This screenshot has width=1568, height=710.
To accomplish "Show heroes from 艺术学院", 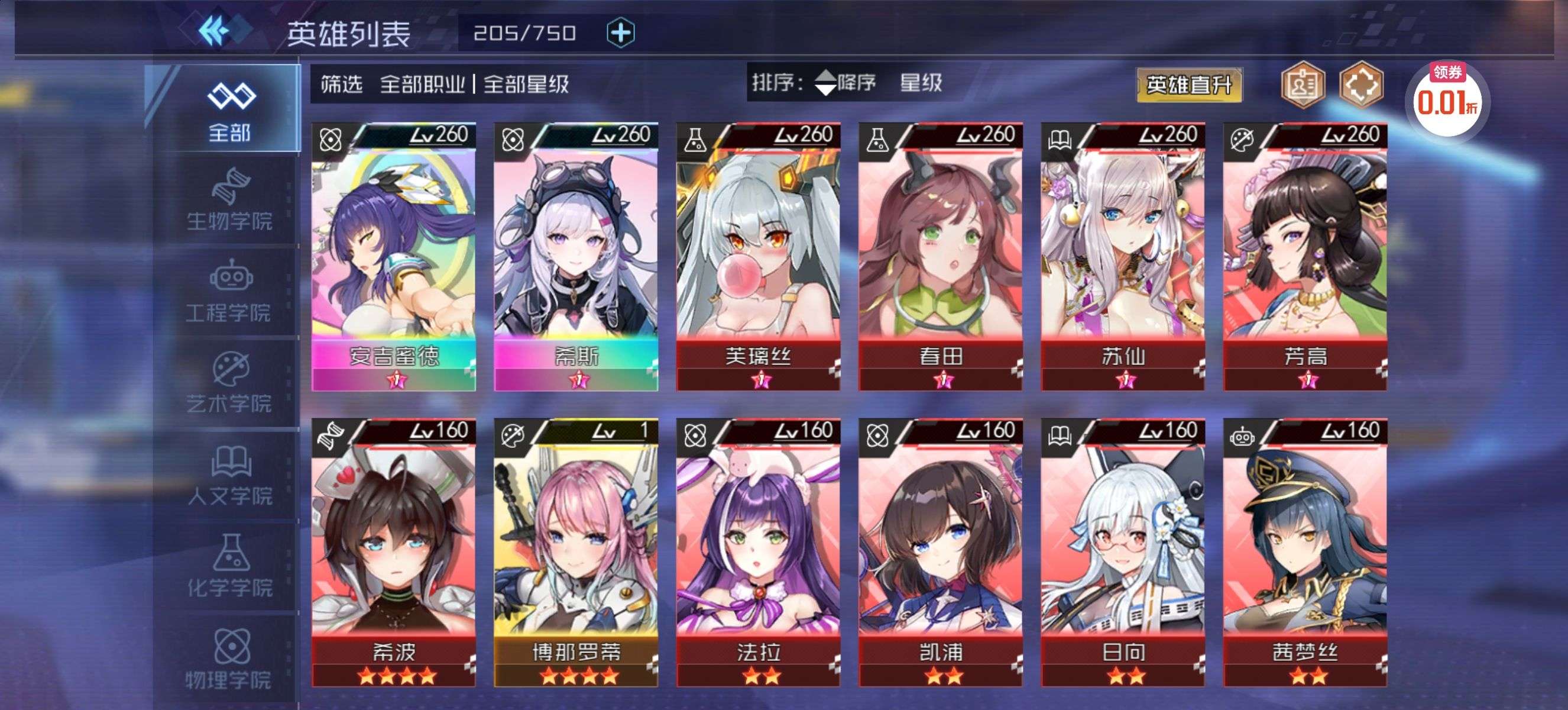I will (x=229, y=383).
